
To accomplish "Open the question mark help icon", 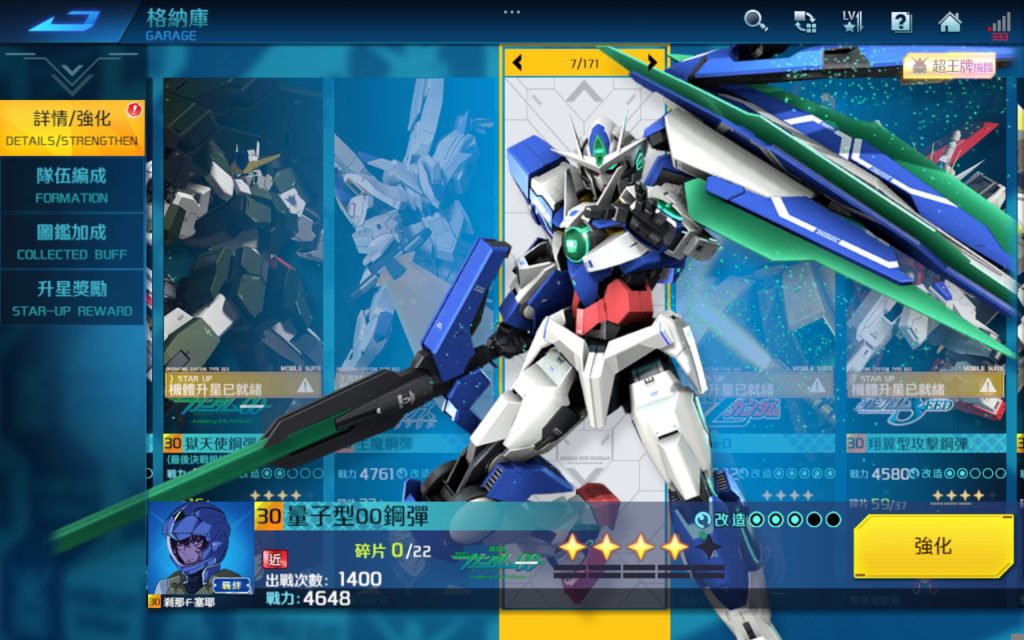I will [901, 21].
